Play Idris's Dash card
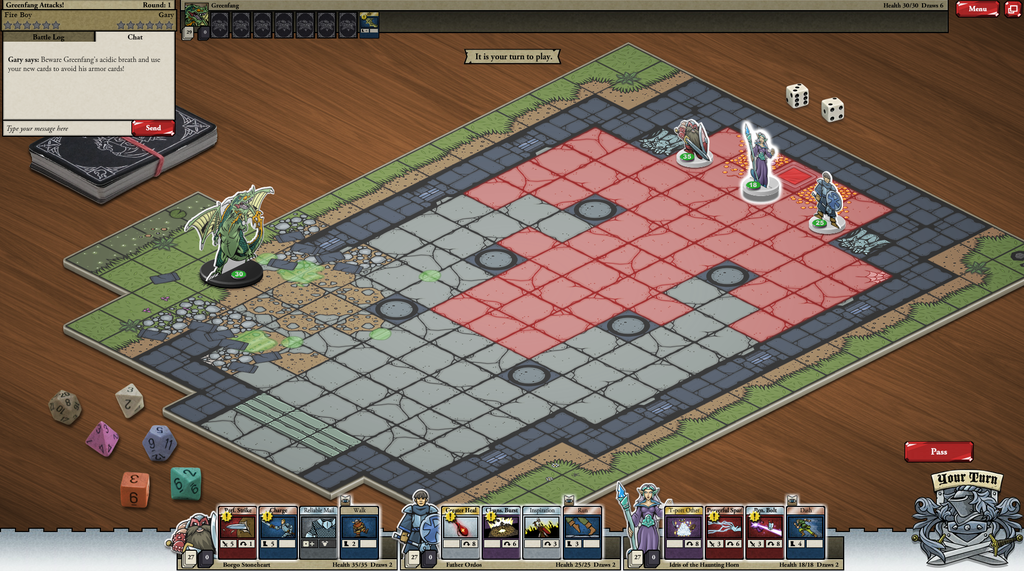The width and height of the screenshot is (1024, 571). pyautogui.click(x=805, y=532)
